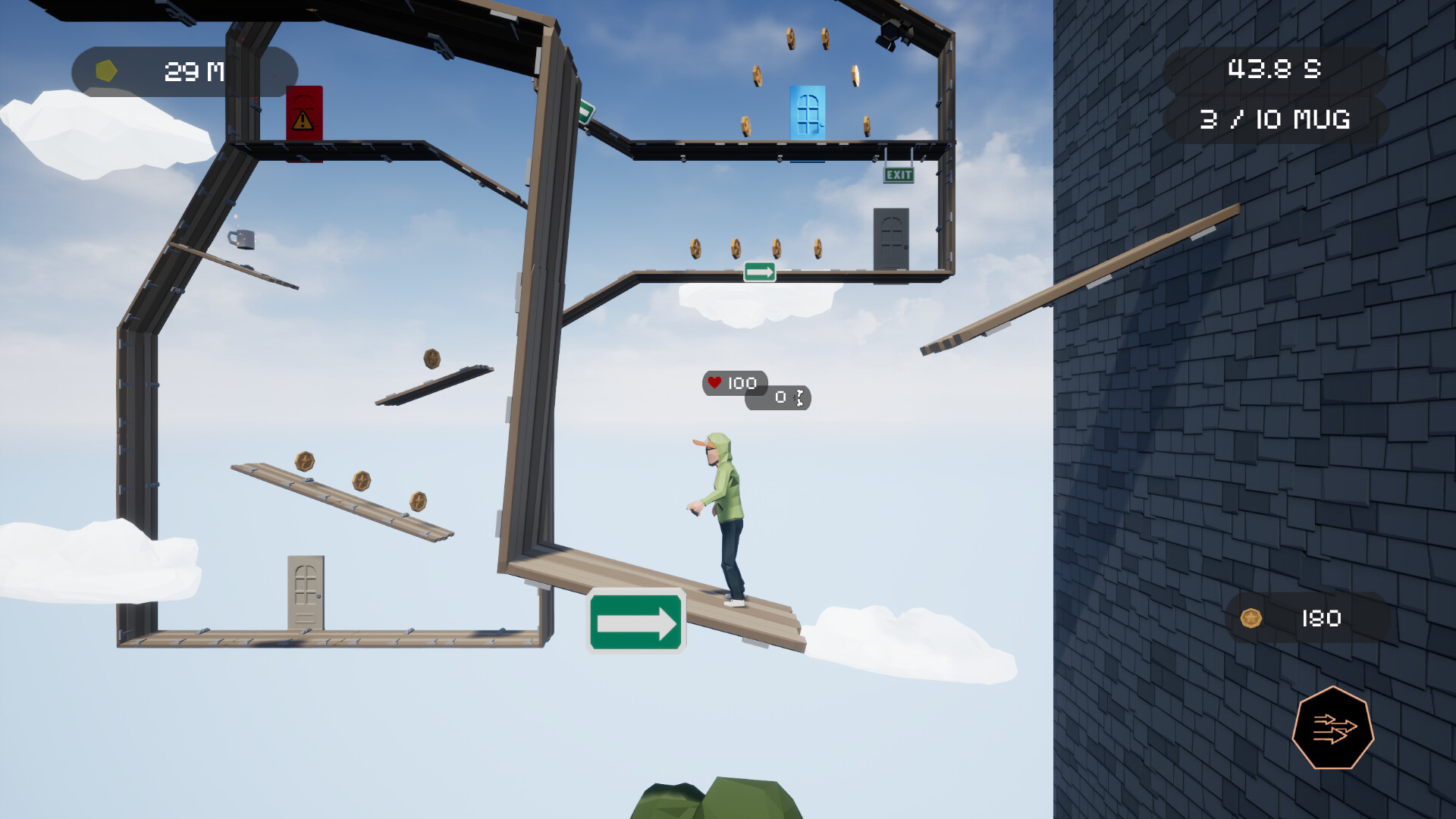This screenshot has height=819, width=1456.
Task: Click the 43.8 S timer display
Action: 1274,68
